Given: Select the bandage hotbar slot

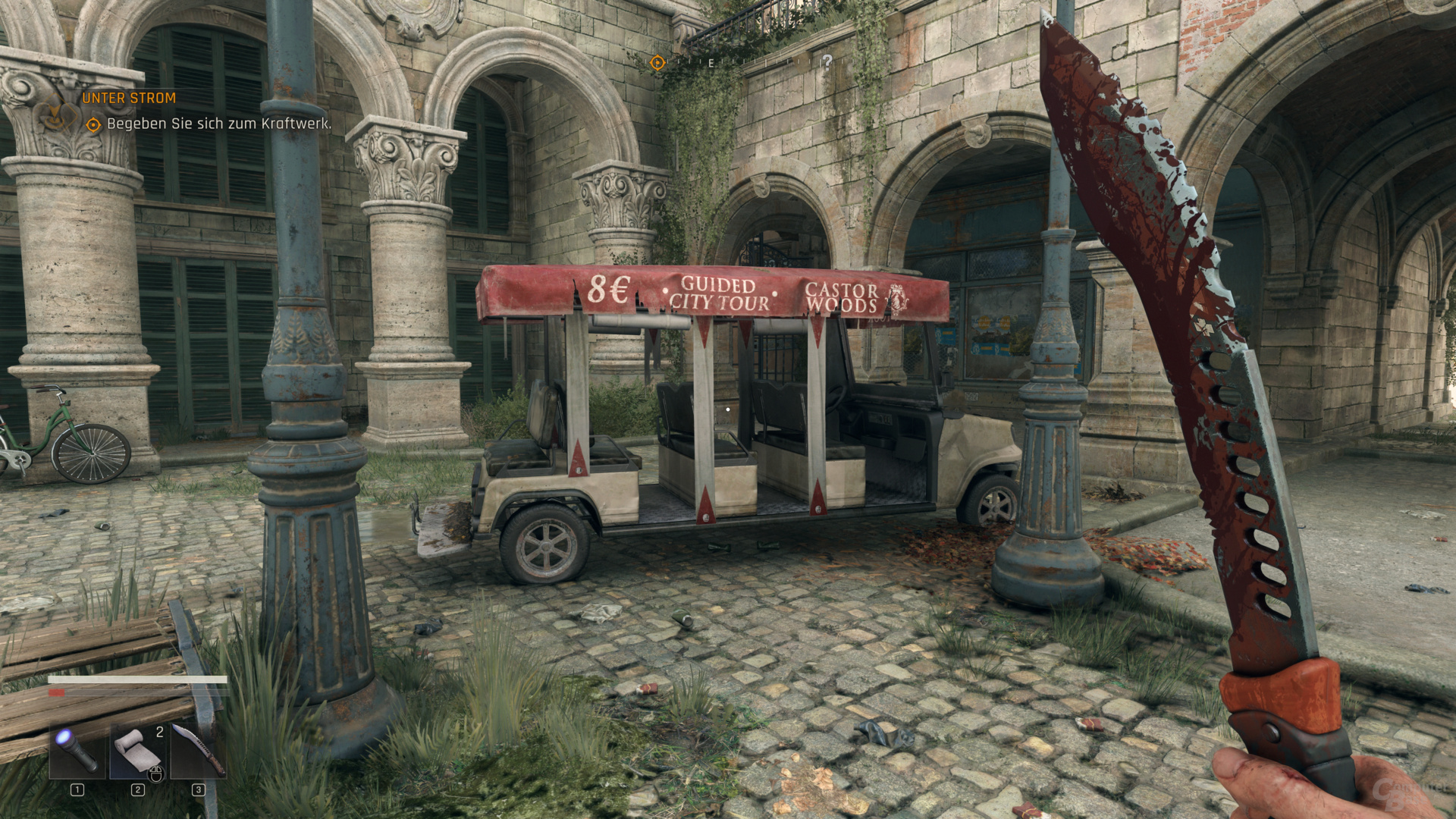Looking at the screenshot, I should coord(138,751).
